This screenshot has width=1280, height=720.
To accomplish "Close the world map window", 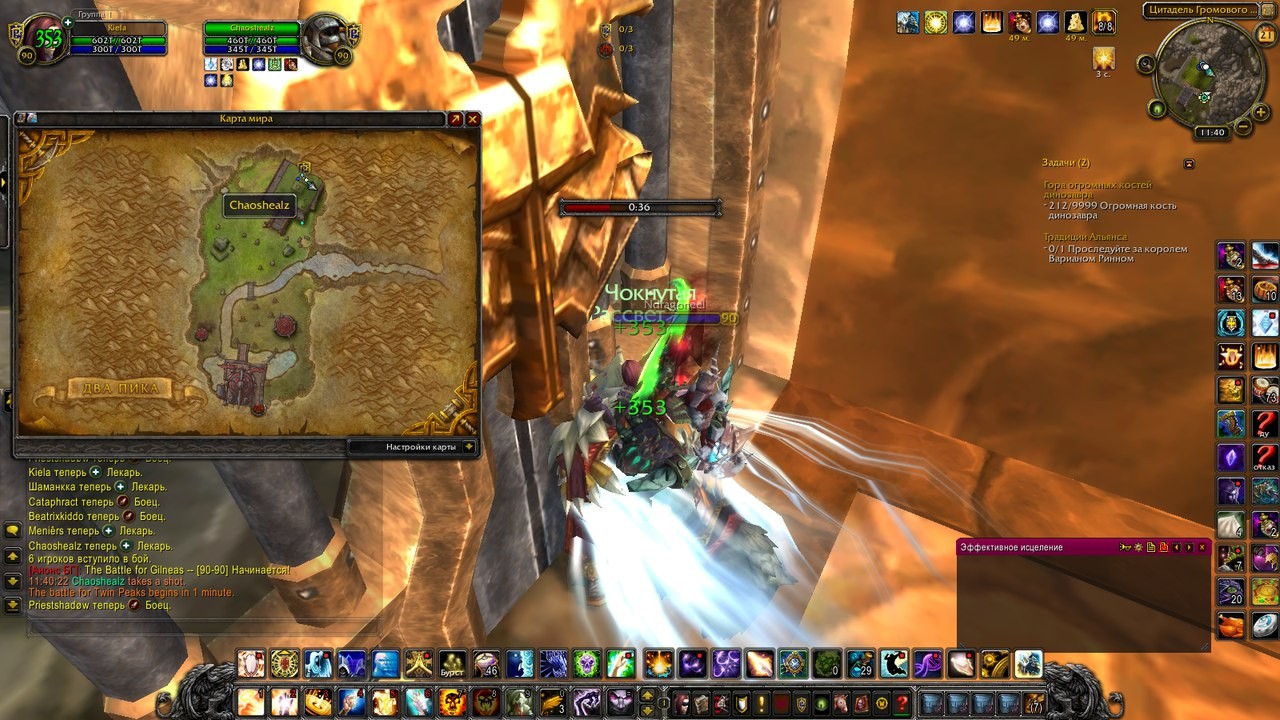I will [473, 119].
